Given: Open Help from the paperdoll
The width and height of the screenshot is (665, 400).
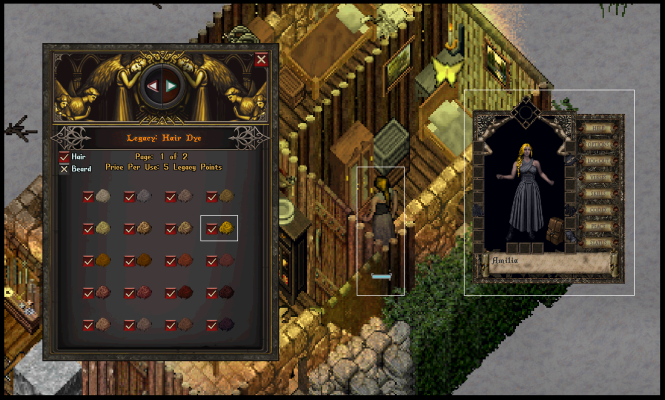Looking at the screenshot, I should [x=600, y=128].
